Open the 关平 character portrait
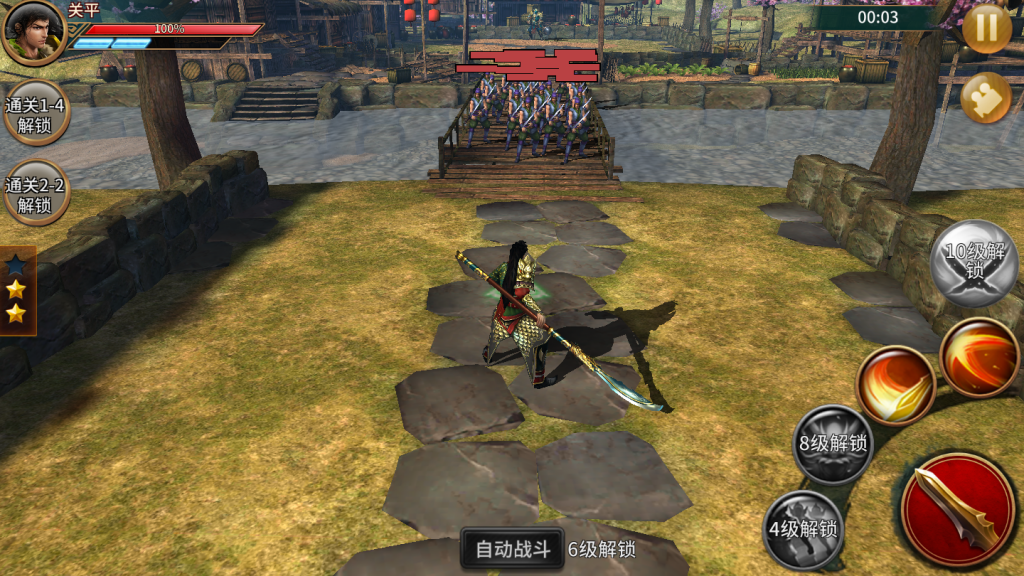This screenshot has height=576, width=1024. (33, 32)
